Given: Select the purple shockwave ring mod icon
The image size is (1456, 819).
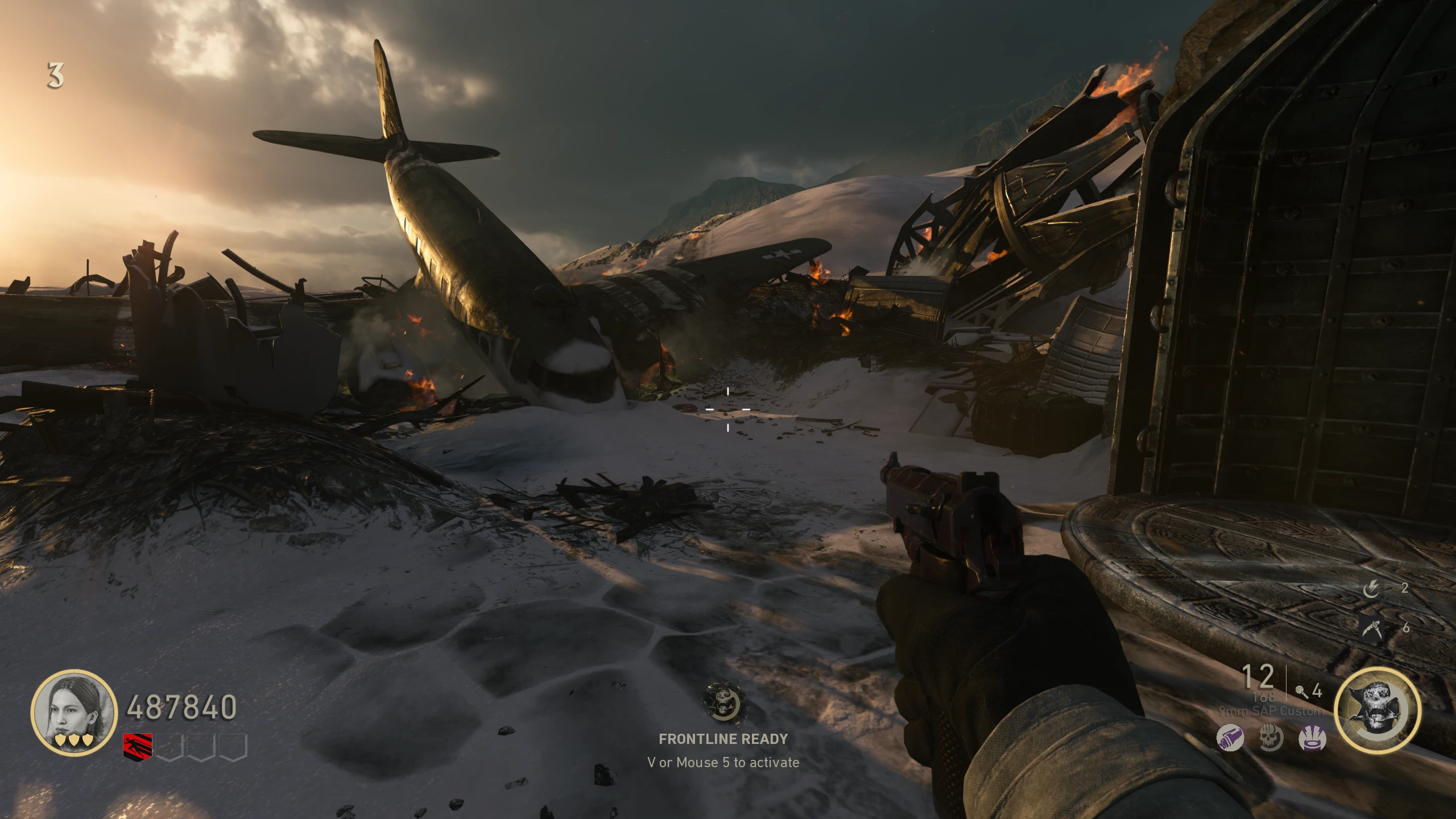Looking at the screenshot, I should [x=1313, y=739].
